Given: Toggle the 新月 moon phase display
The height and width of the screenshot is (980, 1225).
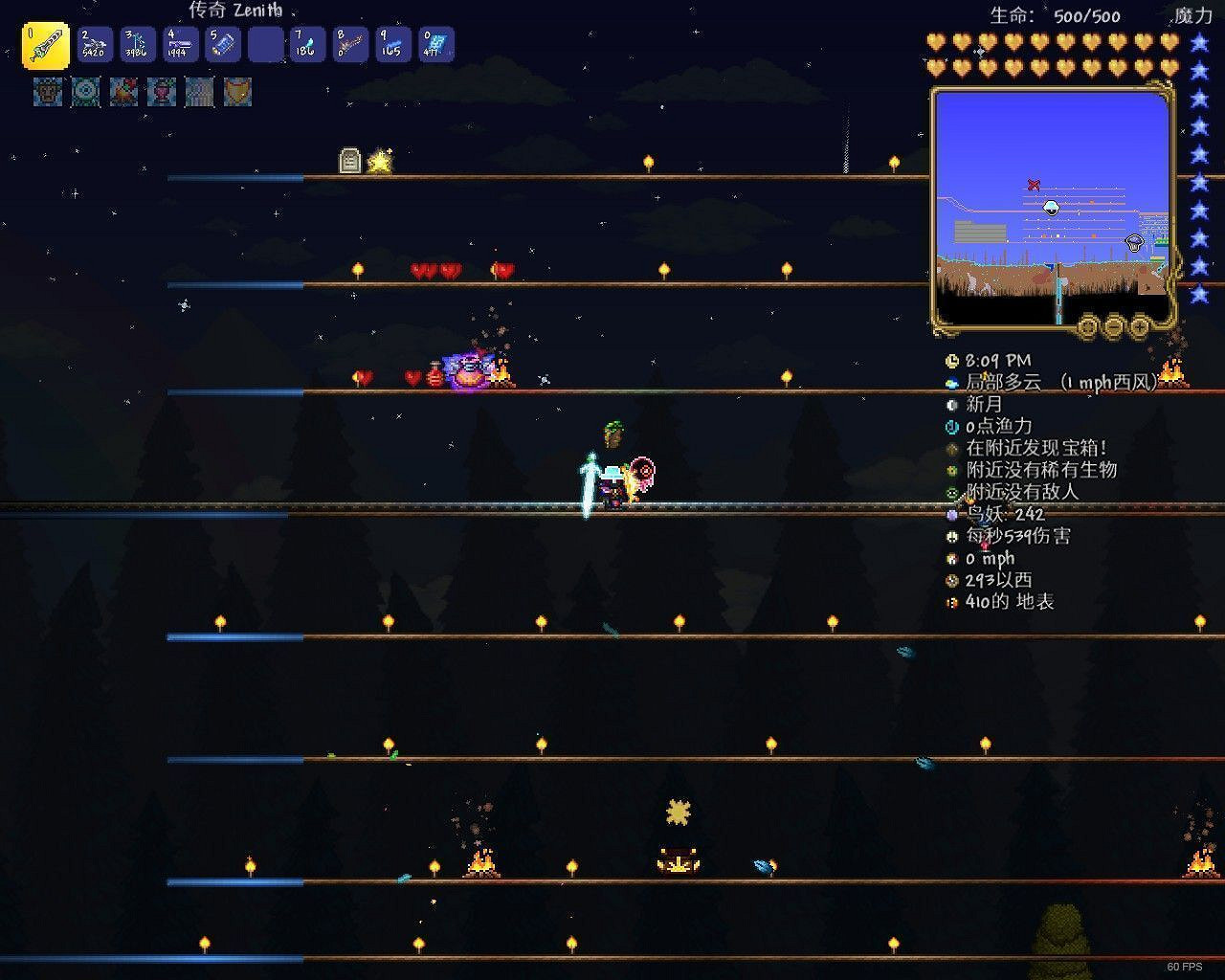Looking at the screenshot, I should tap(951, 405).
